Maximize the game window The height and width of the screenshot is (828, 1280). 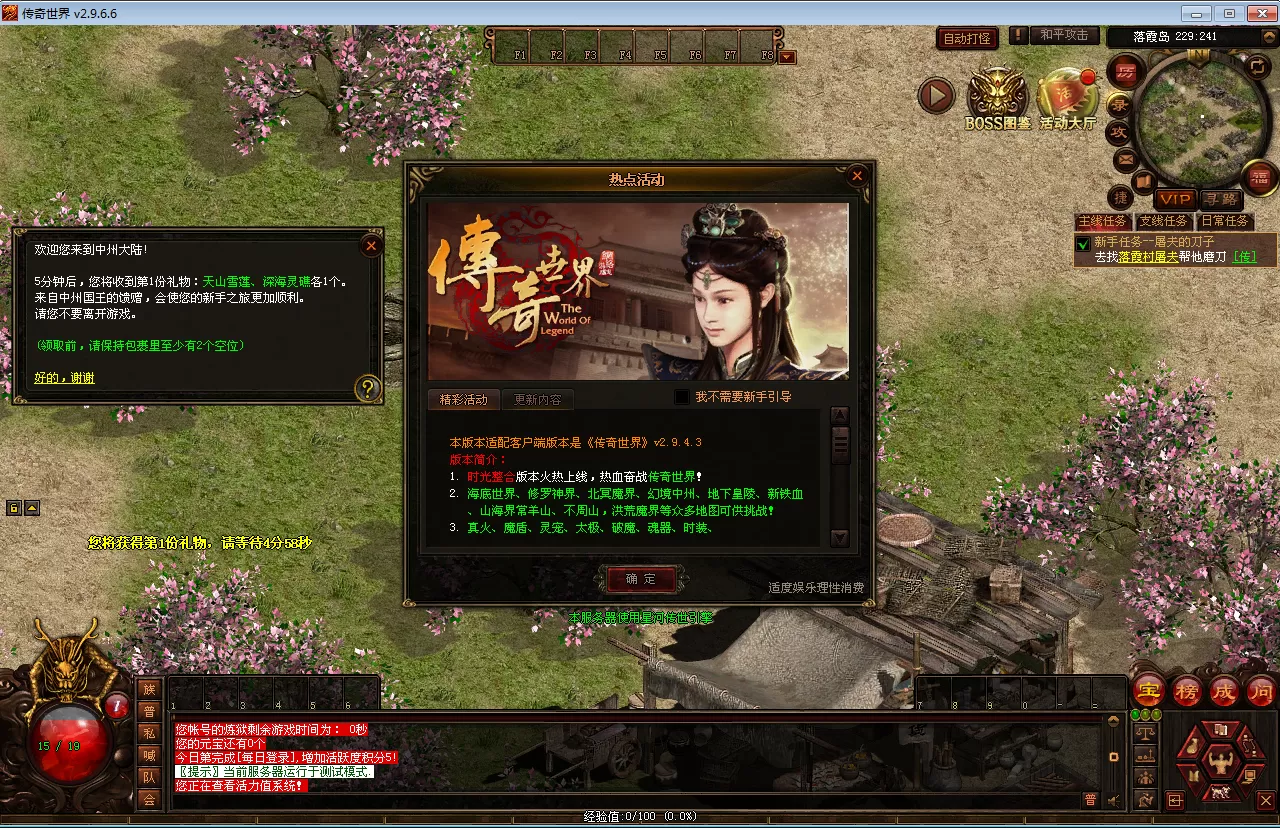tap(1229, 13)
